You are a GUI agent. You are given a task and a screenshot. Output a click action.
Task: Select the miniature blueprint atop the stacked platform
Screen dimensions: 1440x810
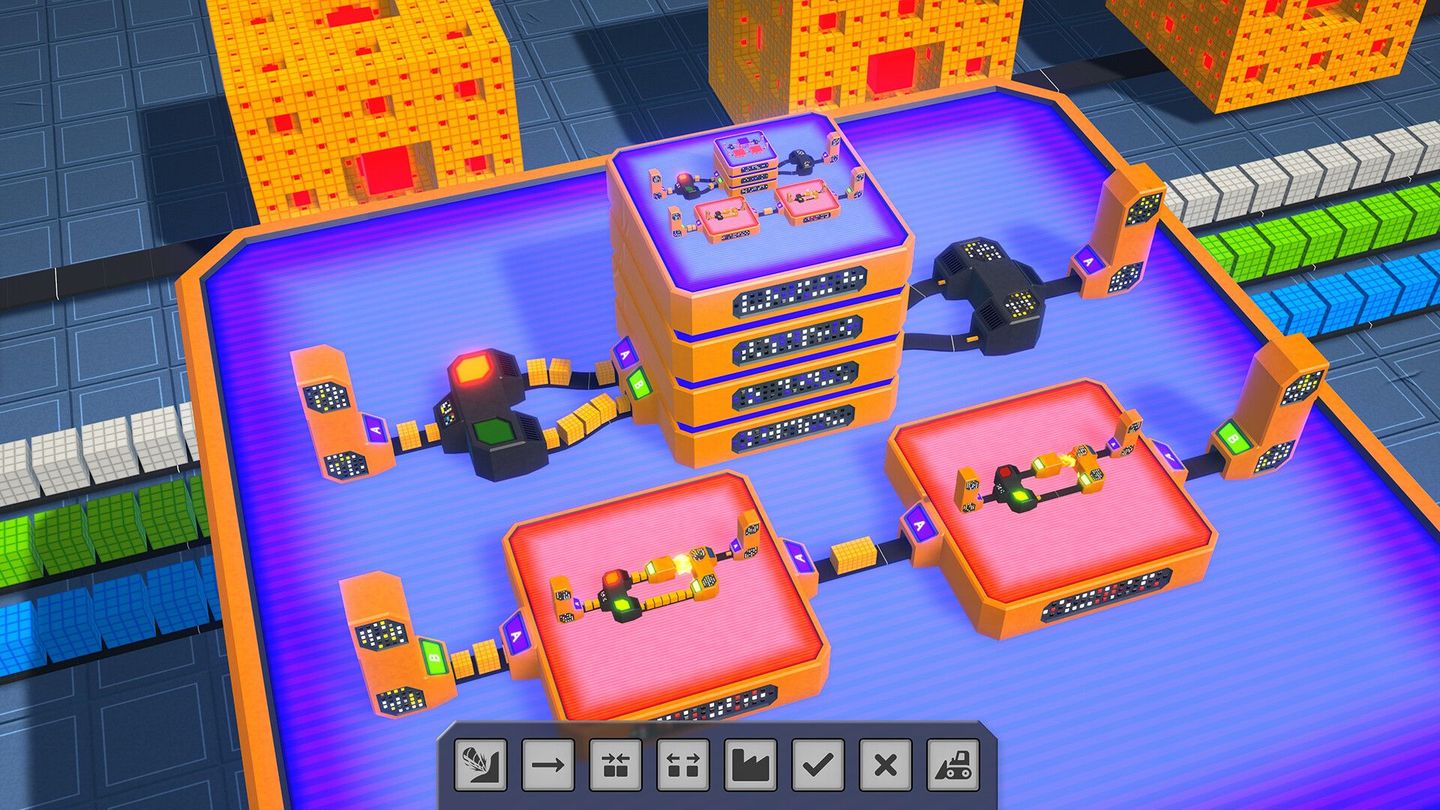click(x=745, y=150)
